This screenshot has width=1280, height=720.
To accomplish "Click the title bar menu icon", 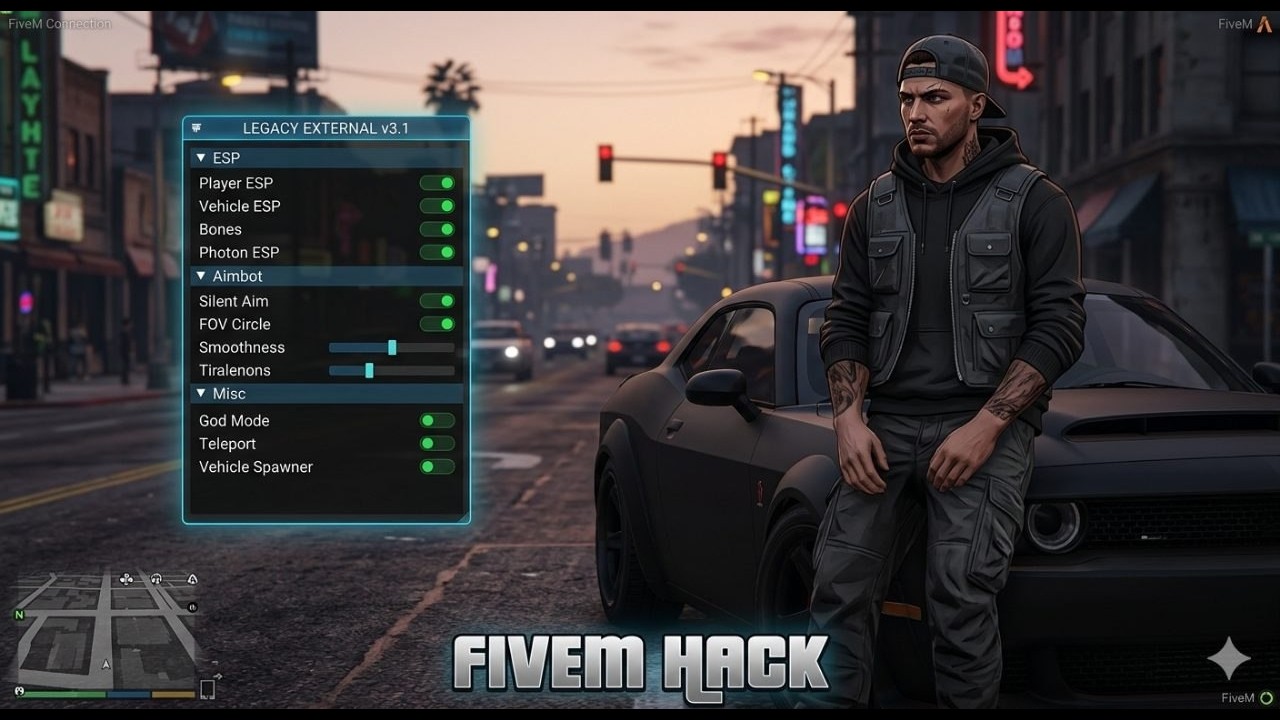I will 196,128.
